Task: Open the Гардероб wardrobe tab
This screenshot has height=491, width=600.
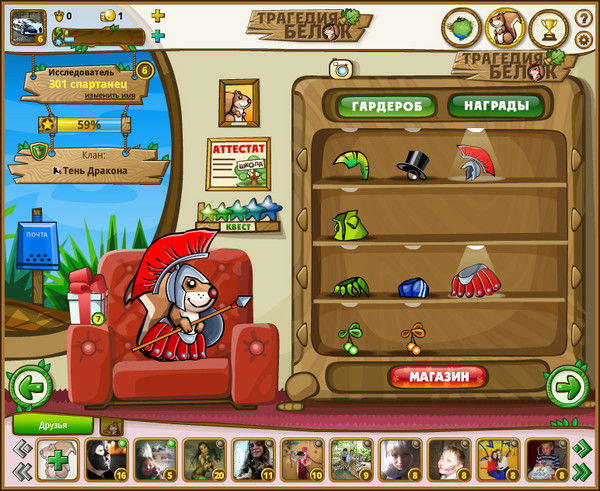Action: (x=386, y=105)
